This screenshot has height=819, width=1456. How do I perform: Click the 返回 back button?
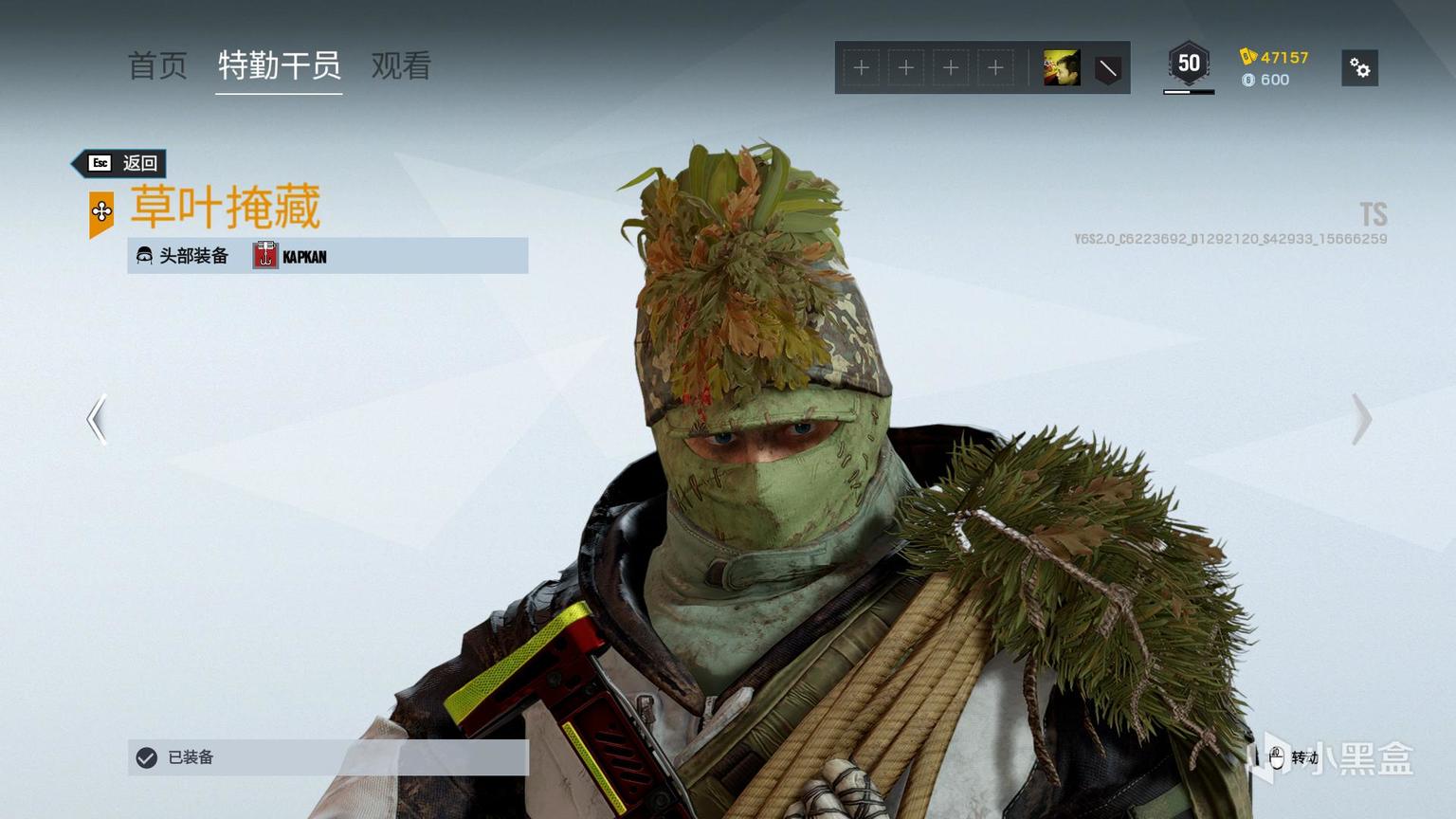pyautogui.click(x=121, y=163)
